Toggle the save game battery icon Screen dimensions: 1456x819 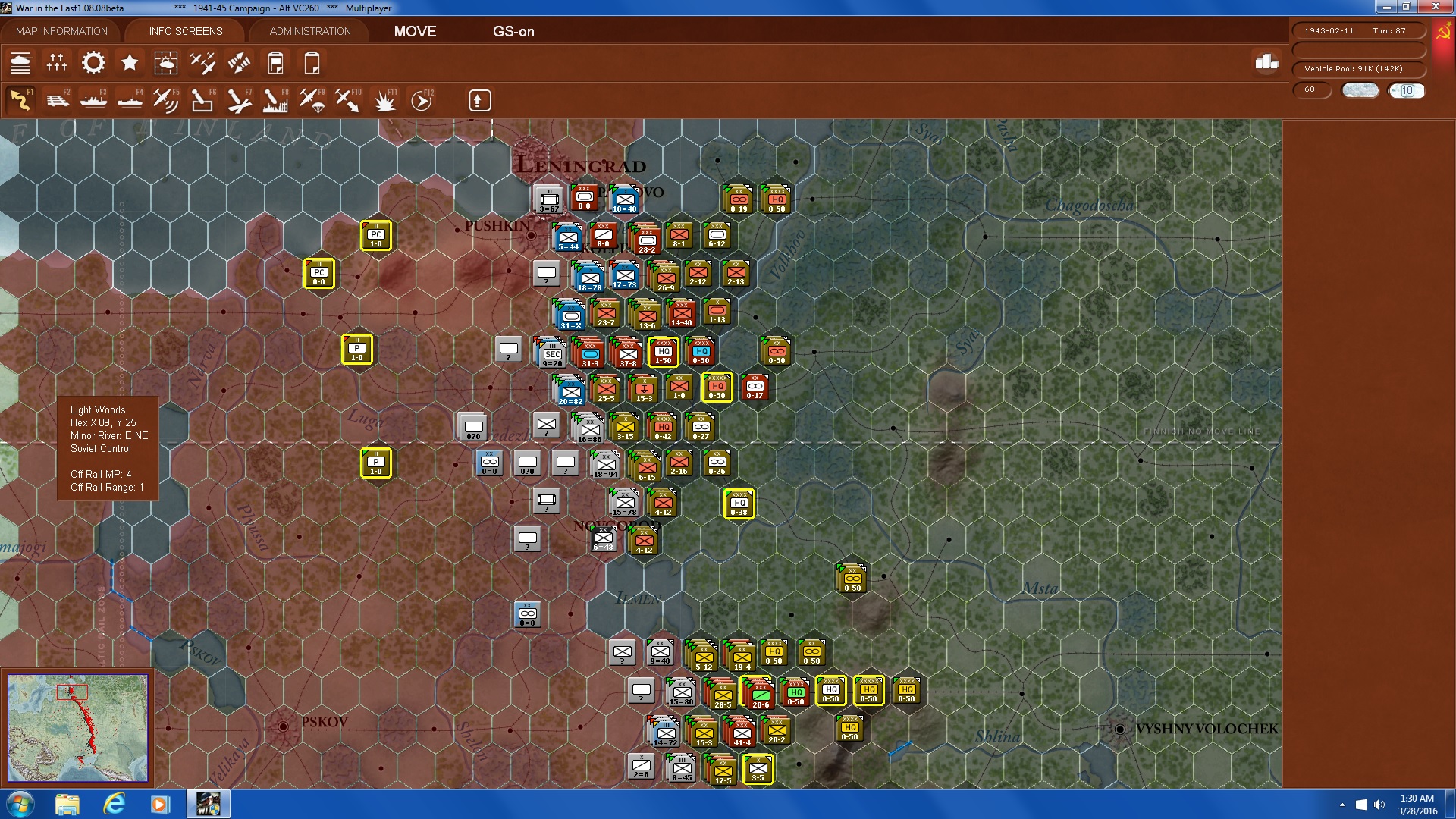point(276,63)
